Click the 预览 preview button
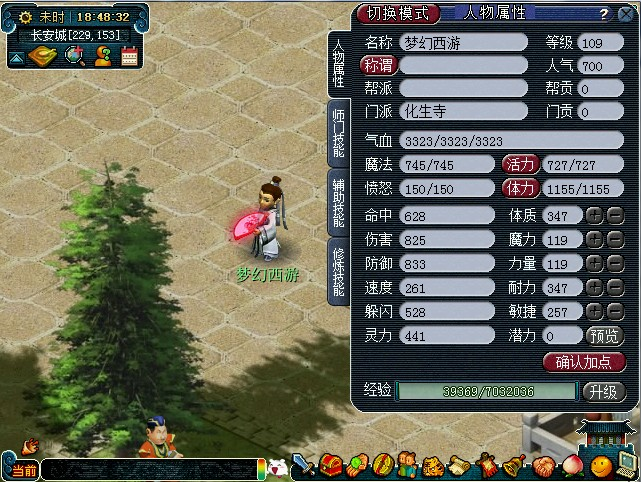Viewport: 641px width, 482px height. pos(605,336)
